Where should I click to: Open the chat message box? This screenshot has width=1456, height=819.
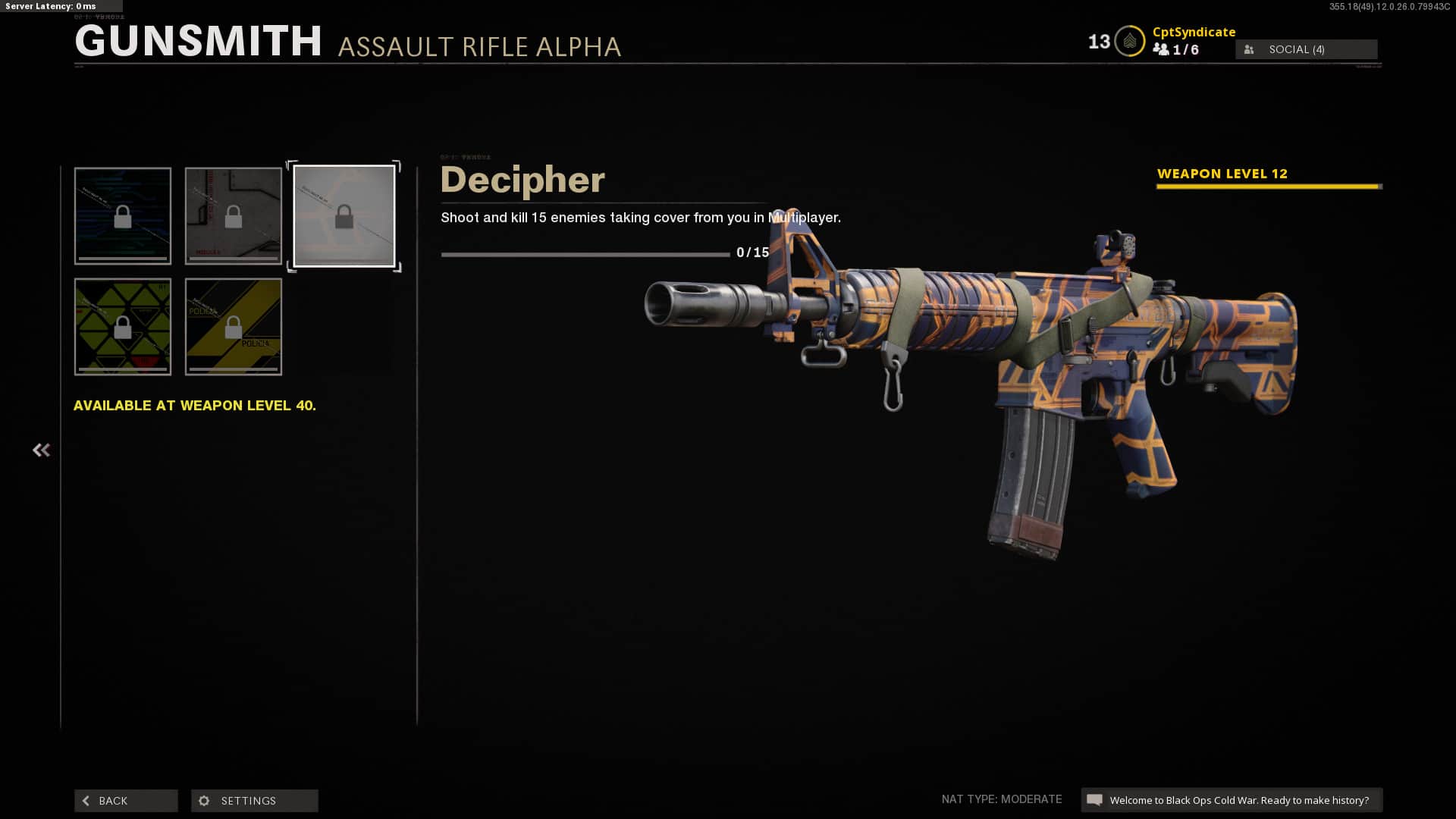(1232, 800)
